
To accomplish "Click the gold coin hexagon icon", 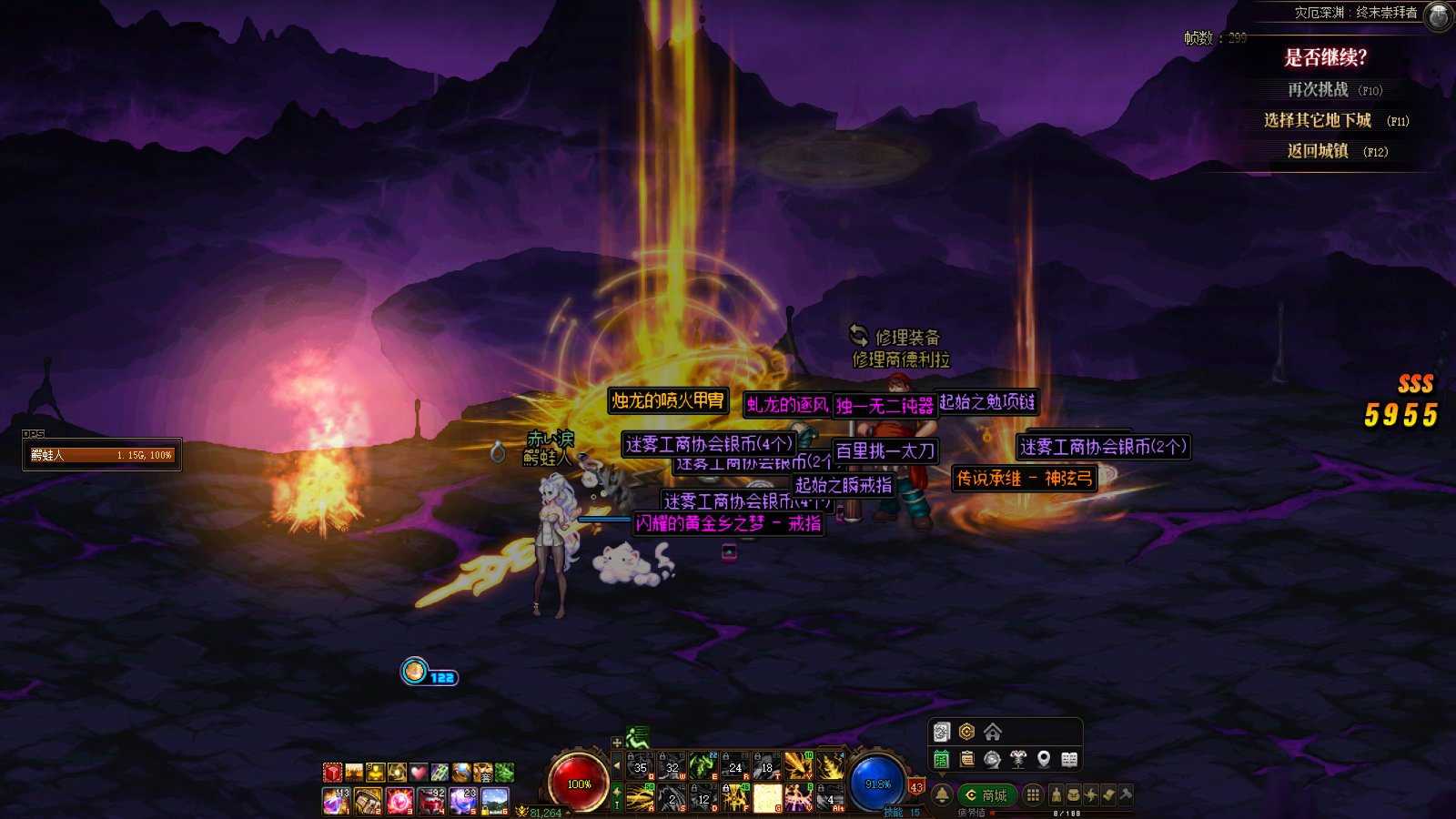I will pyautogui.click(x=967, y=732).
